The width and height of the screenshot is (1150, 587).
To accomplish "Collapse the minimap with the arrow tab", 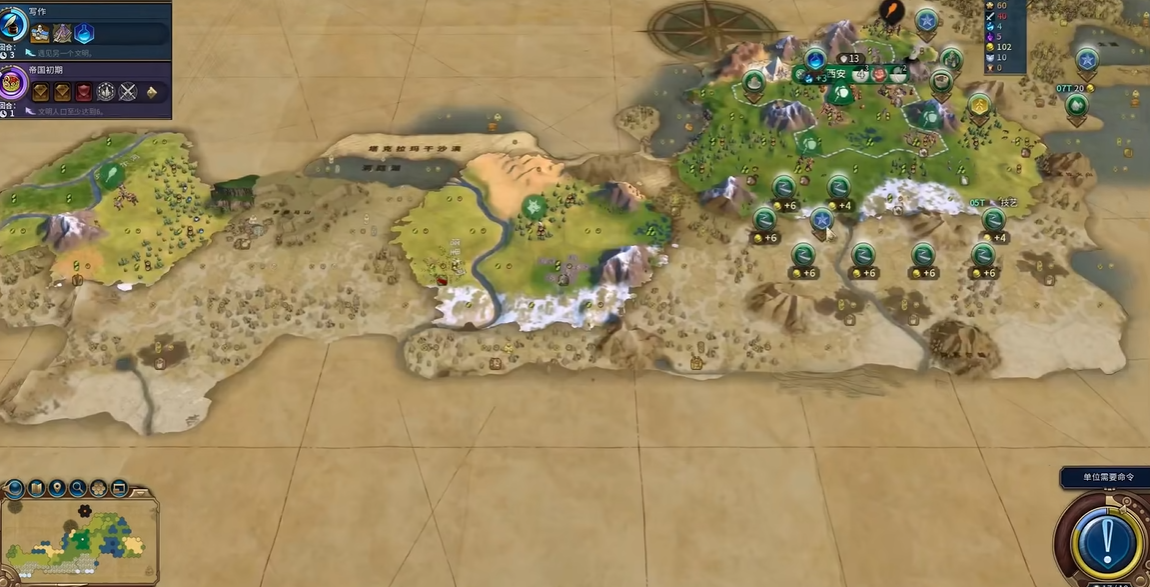I will (141, 491).
